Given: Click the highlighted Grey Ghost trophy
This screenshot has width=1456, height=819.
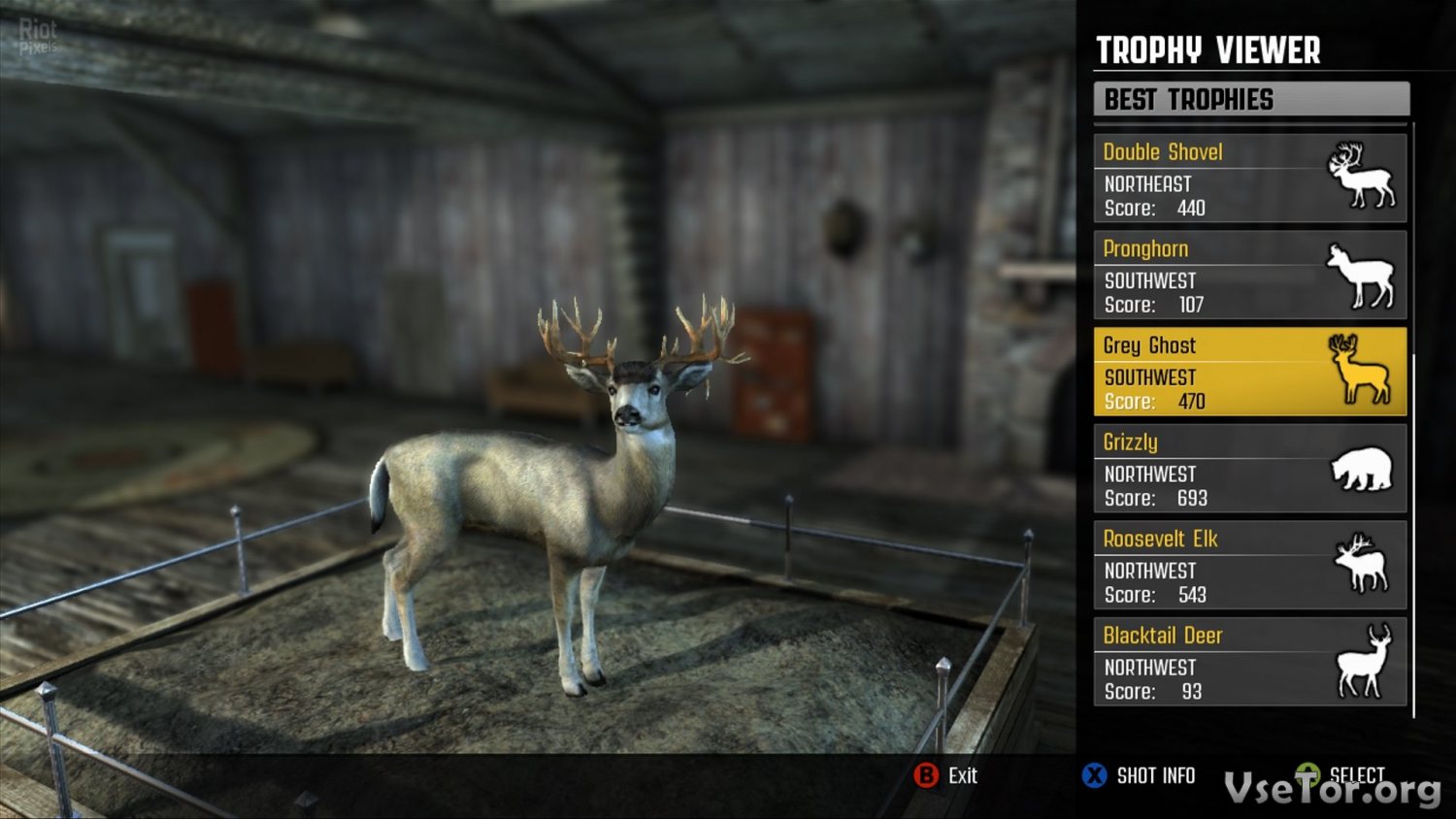Looking at the screenshot, I should 1249,372.
